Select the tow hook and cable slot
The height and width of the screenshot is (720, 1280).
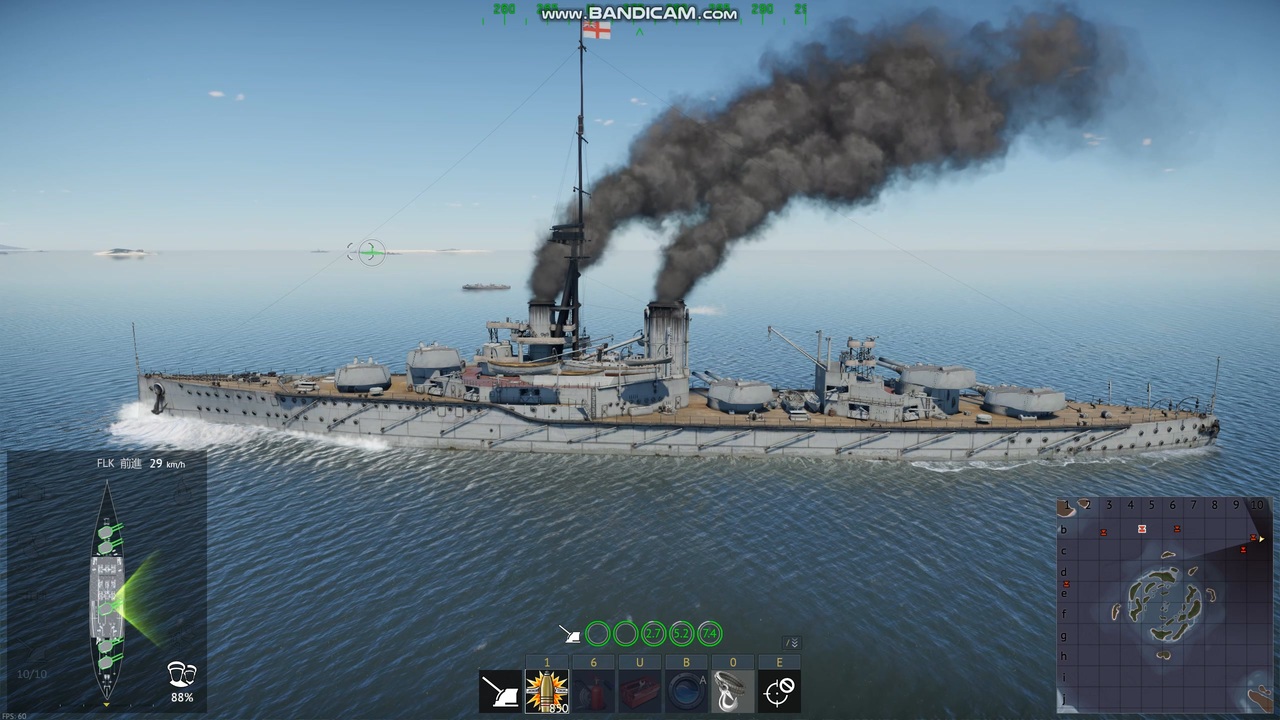(x=733, y=691)
